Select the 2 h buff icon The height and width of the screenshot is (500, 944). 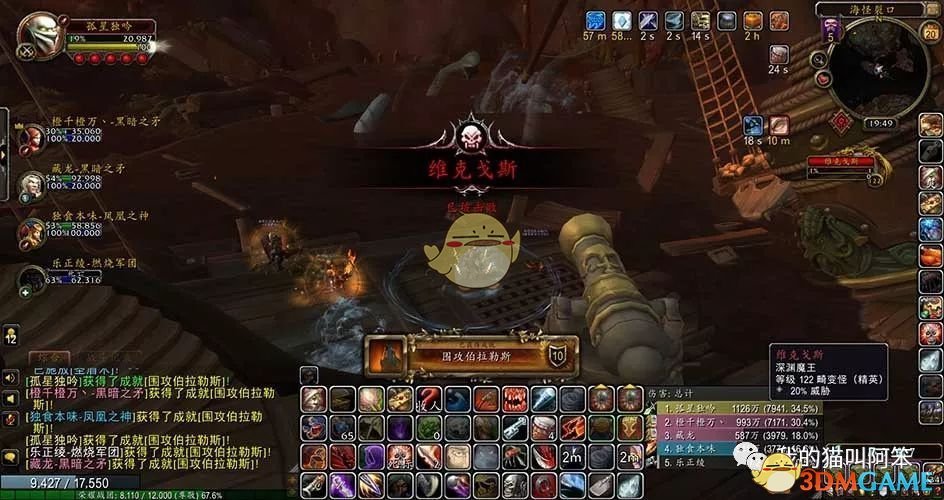[753, 21]
